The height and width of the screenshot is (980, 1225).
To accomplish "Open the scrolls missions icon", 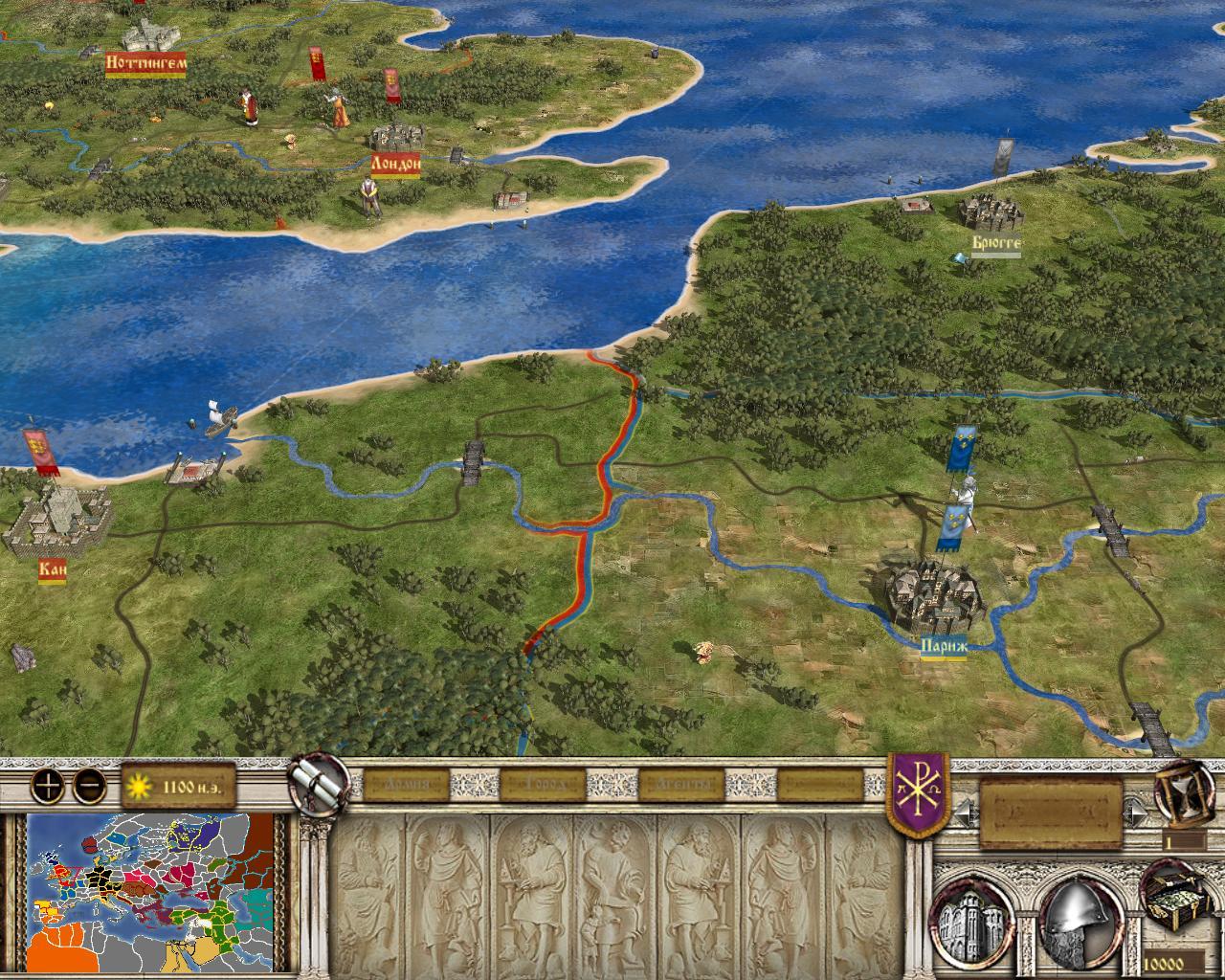I will pyautogui.click(x=319, y=783).
